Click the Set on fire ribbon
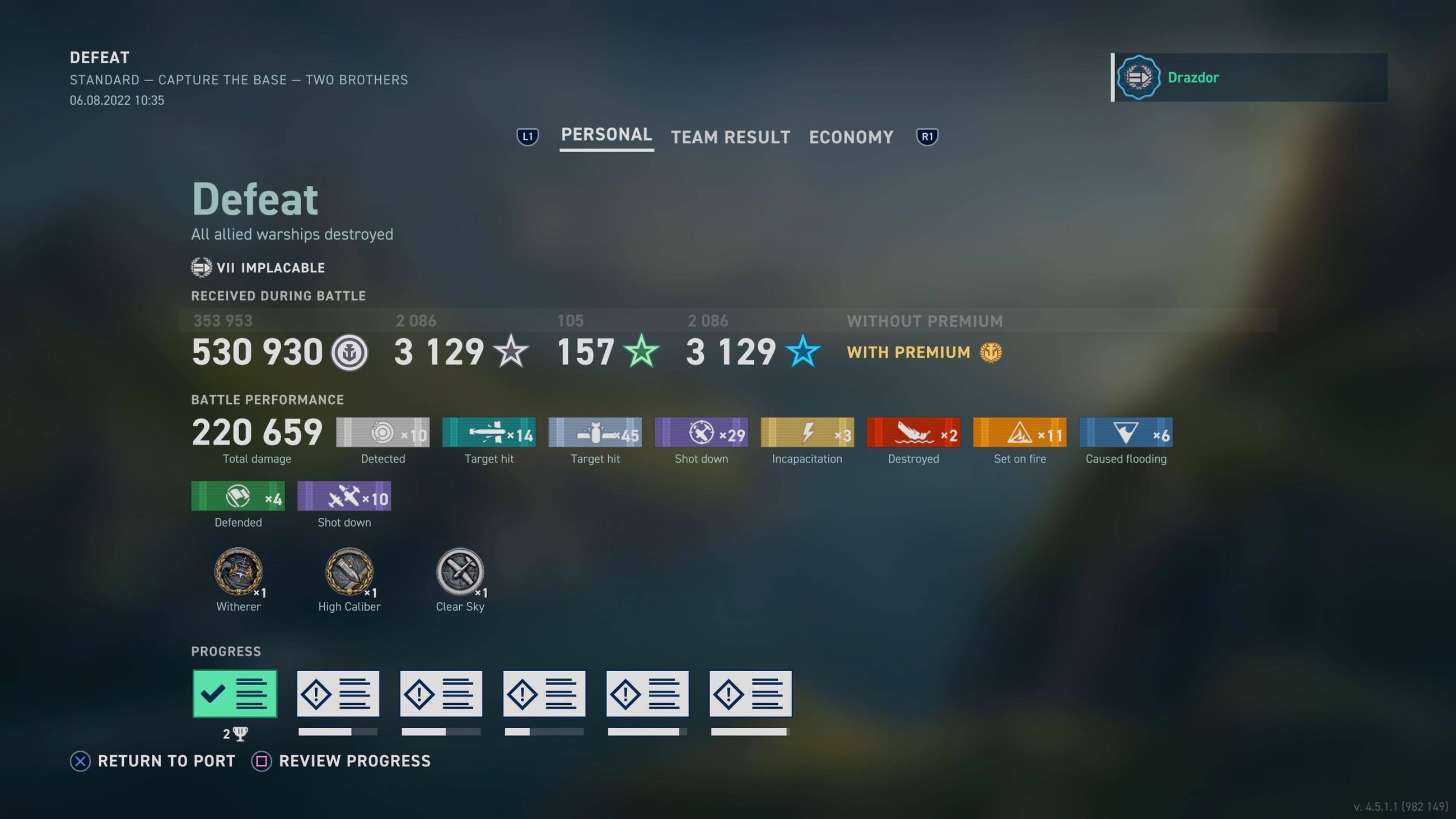 (1019, 432)
